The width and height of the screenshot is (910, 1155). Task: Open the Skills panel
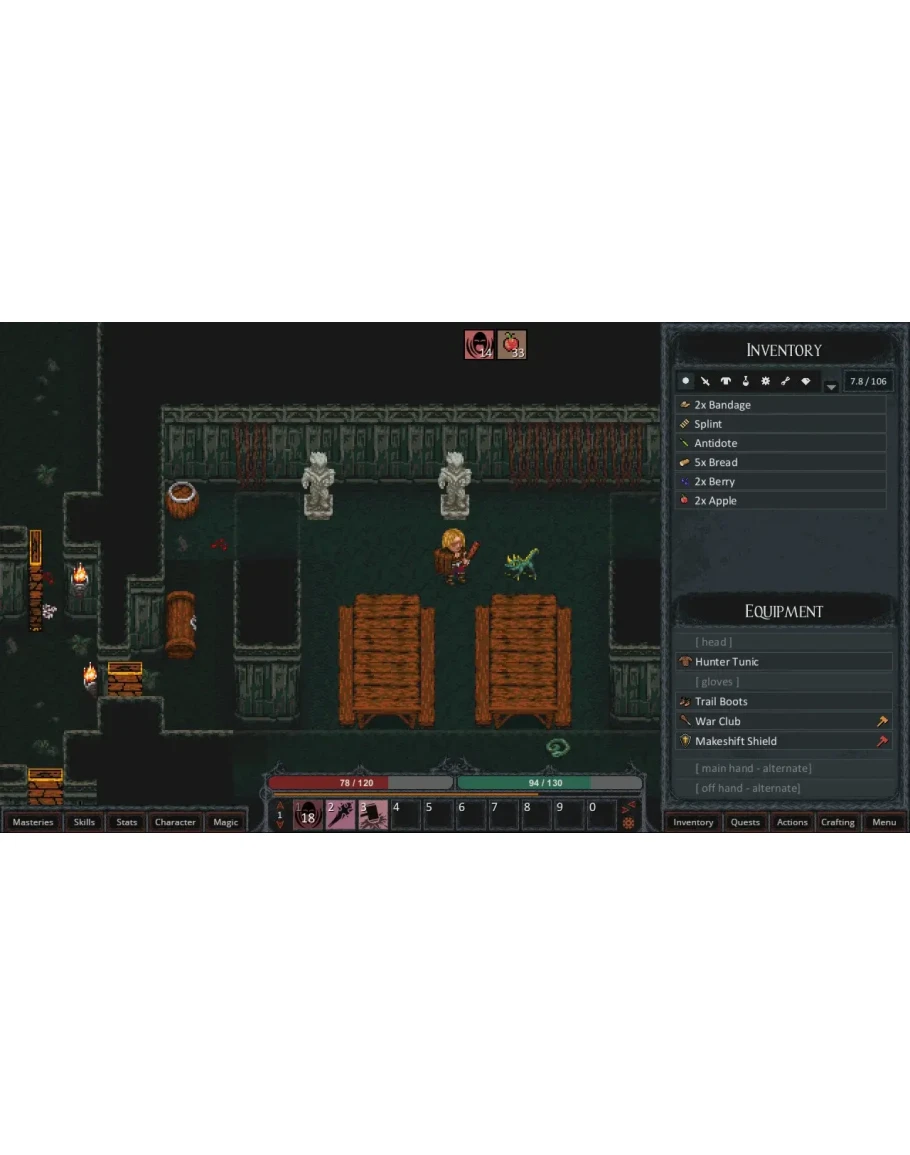[84, 822]
